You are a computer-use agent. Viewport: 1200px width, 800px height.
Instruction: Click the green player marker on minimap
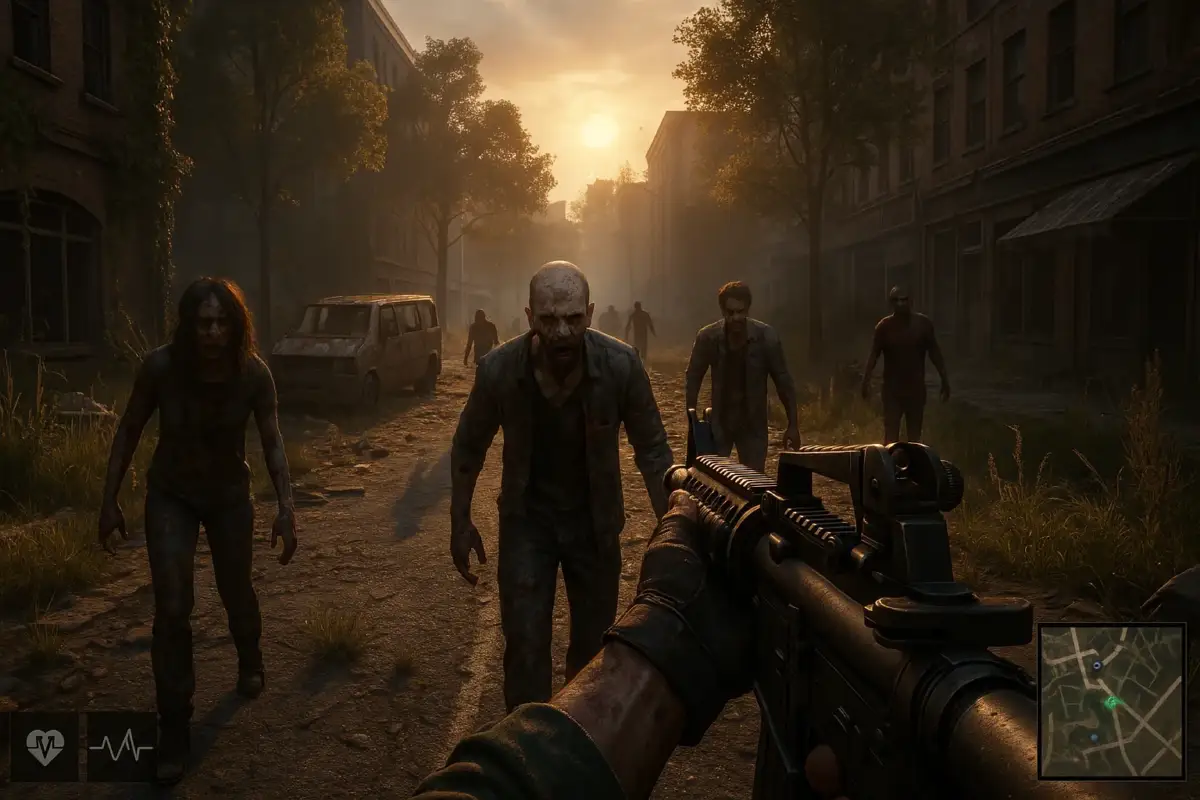[1111, 702]
